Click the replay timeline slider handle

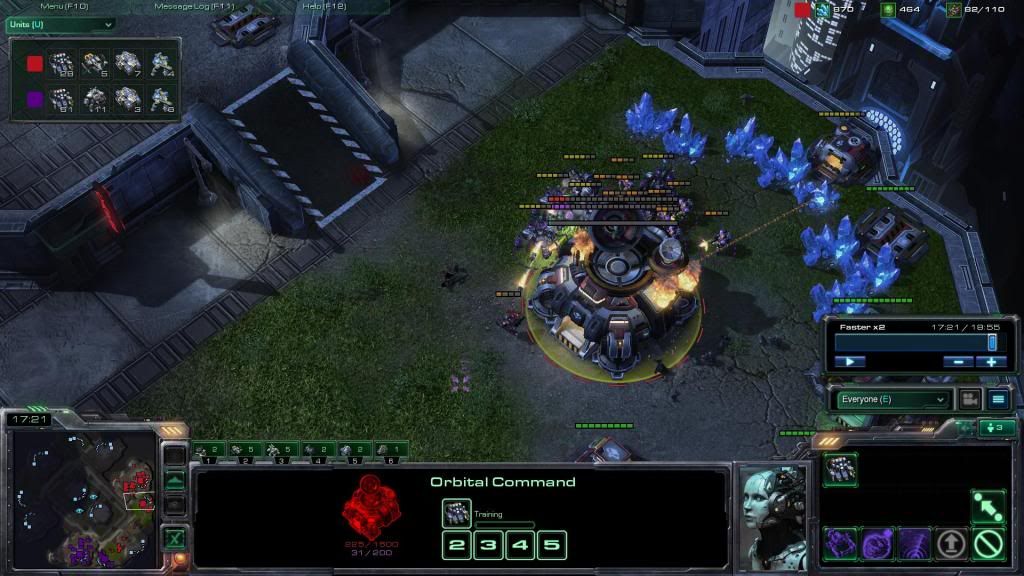pyautogui.click(x=992, y=342)
